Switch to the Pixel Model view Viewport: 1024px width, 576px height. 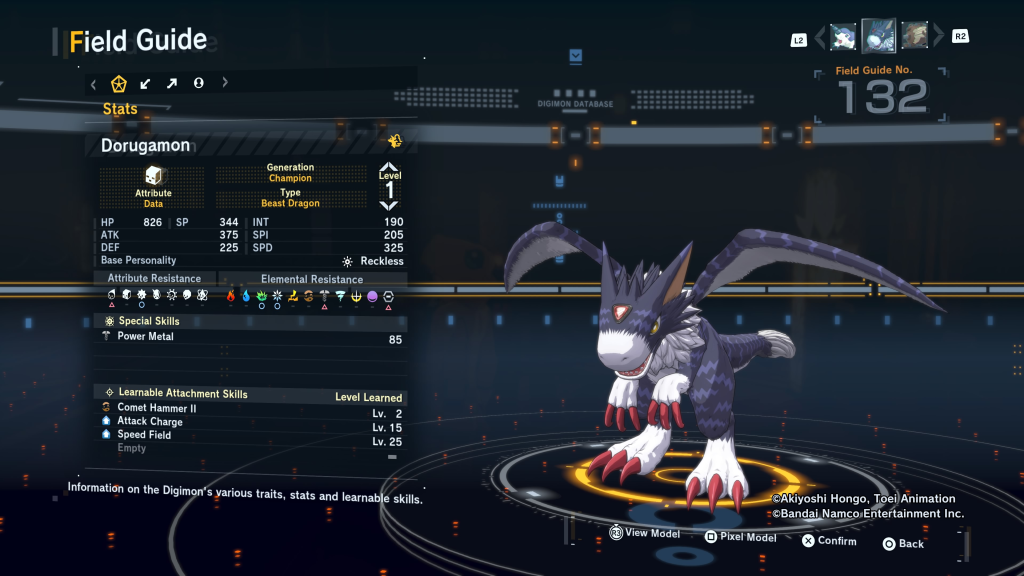[740, 537]
